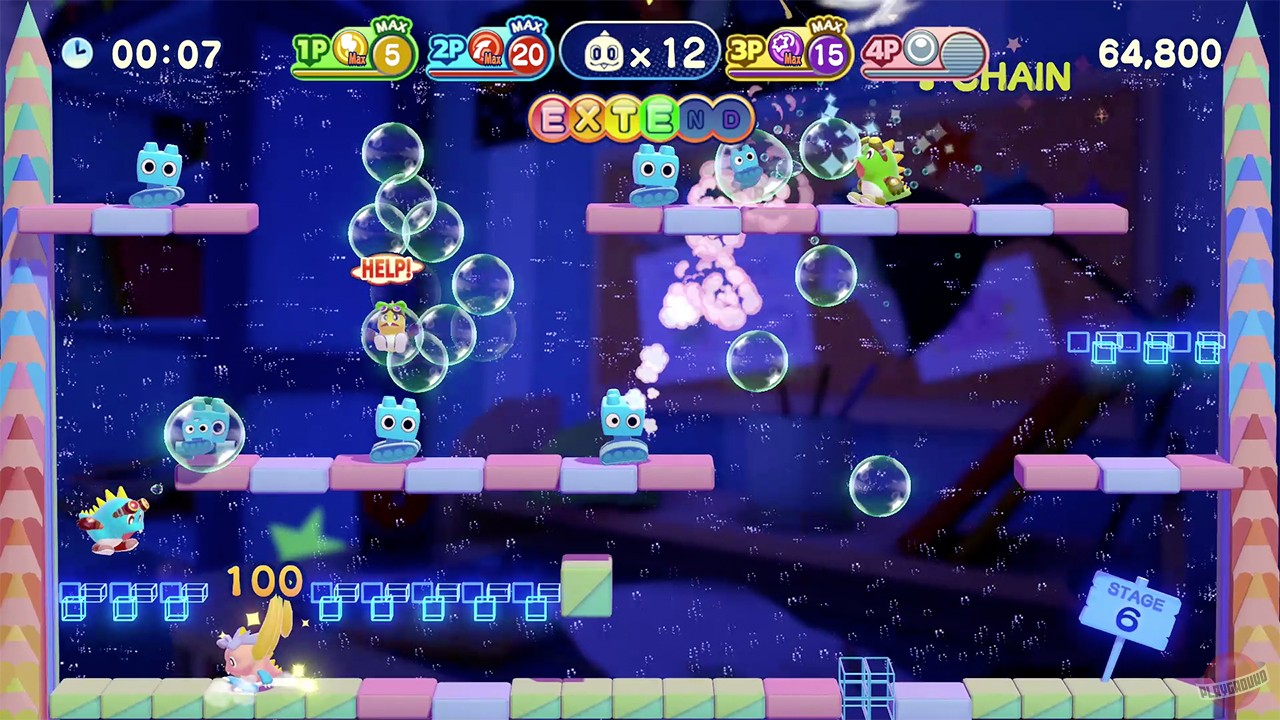Expand the 2P counter showing 20
The height and width of the screenshot is (720, 1280).
pos(528,55)
